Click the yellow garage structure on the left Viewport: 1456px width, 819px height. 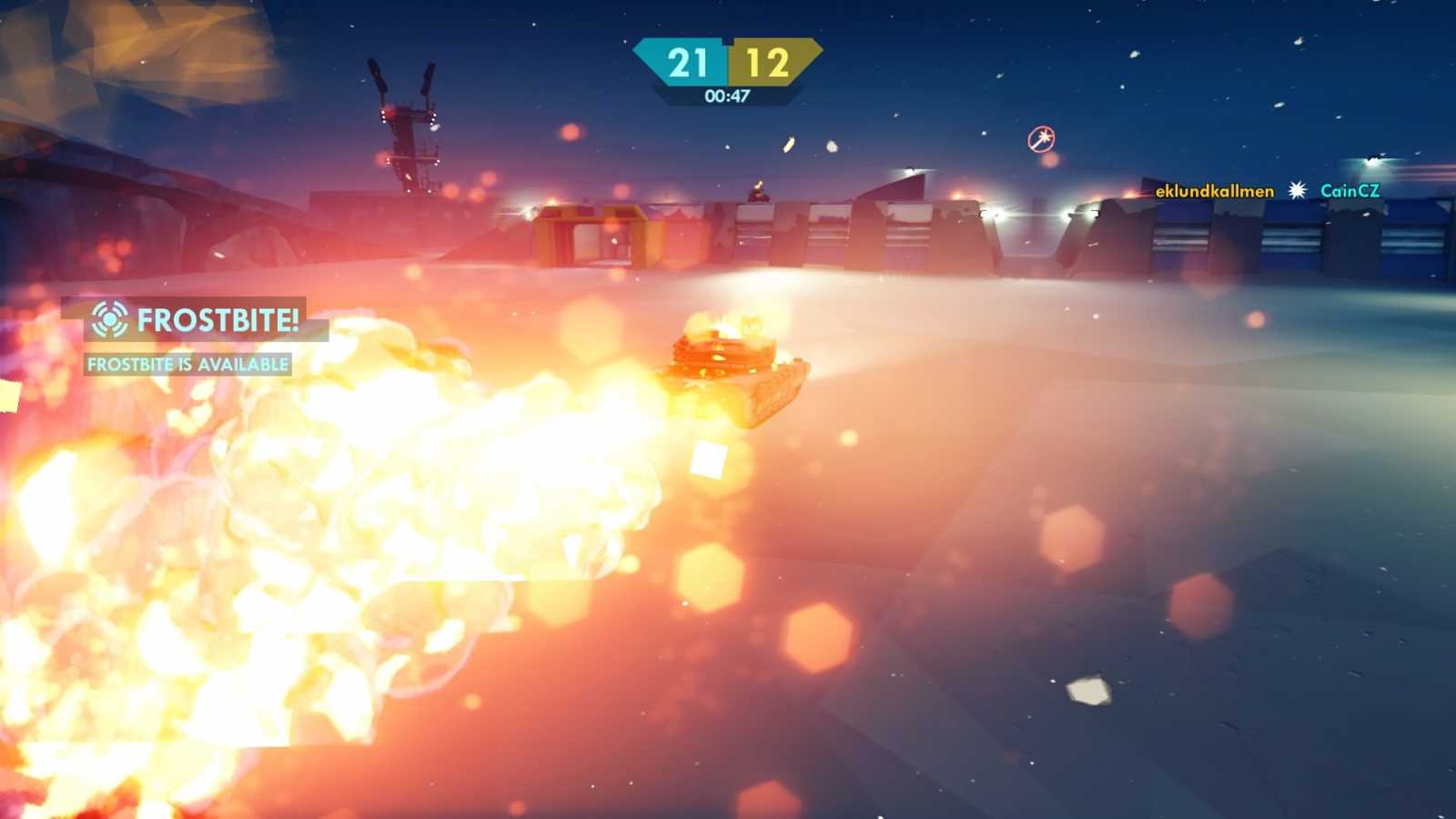pyautogui.click(x=596, y=237)
